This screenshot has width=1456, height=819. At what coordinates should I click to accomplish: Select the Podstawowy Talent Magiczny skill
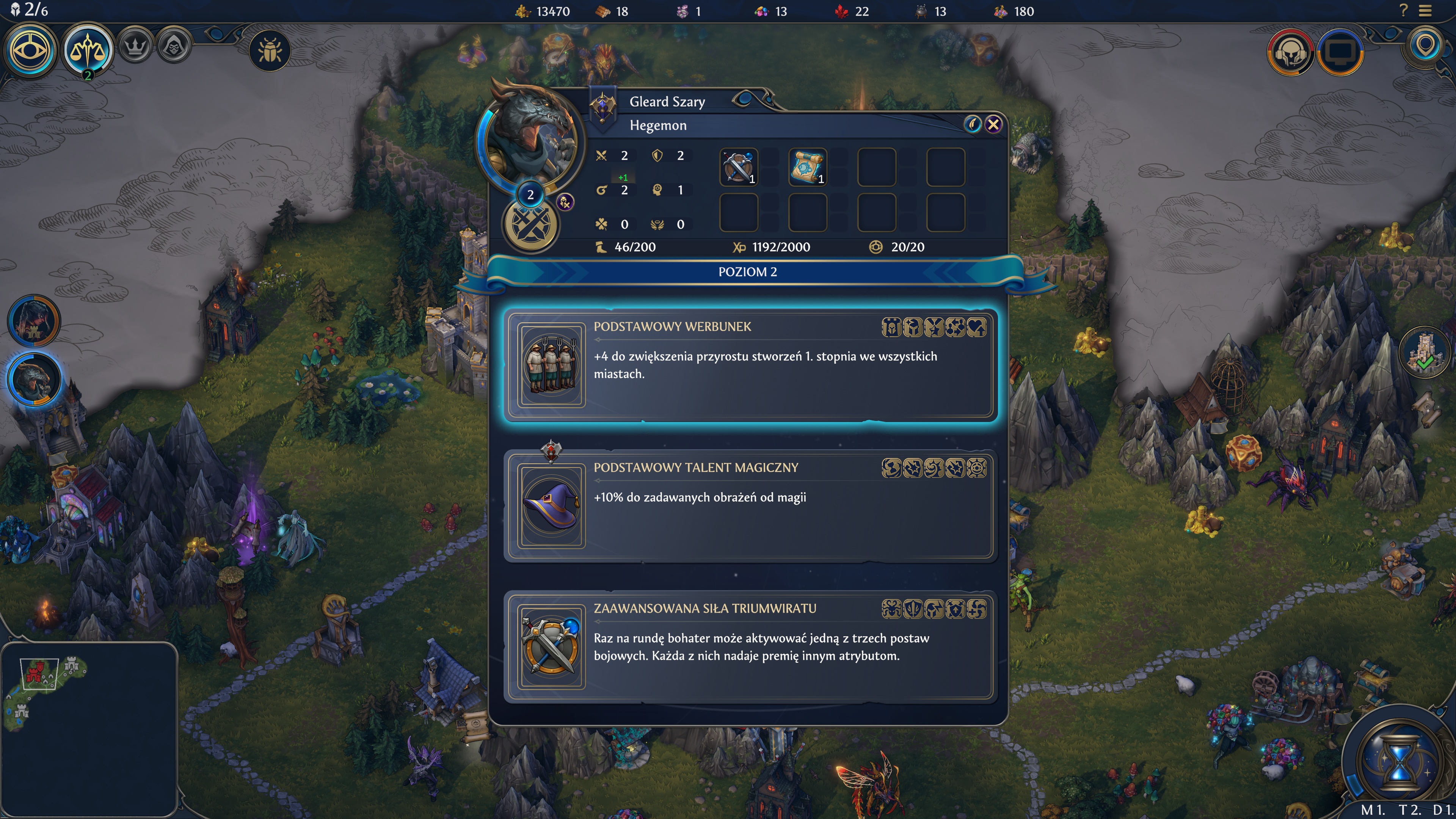750,505
